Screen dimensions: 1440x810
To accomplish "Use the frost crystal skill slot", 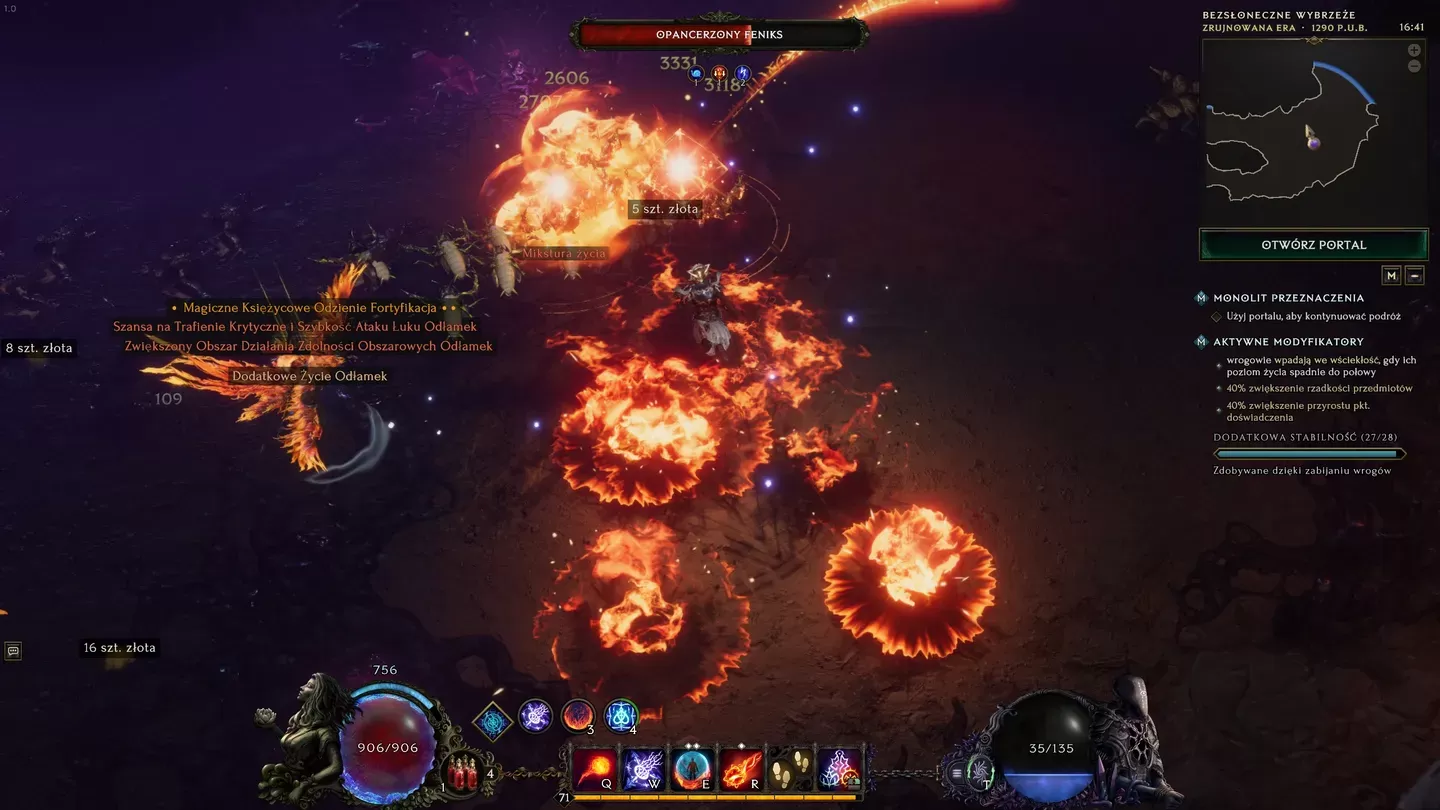I will pos(840,769).
